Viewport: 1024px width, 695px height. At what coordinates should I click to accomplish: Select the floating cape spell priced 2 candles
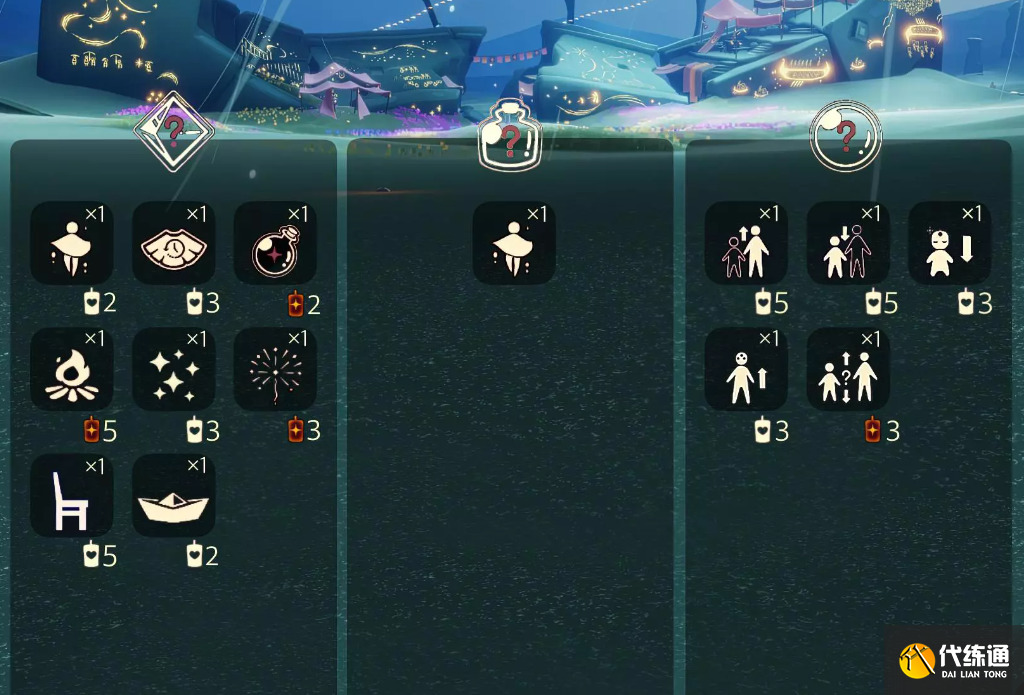(71, 243)
